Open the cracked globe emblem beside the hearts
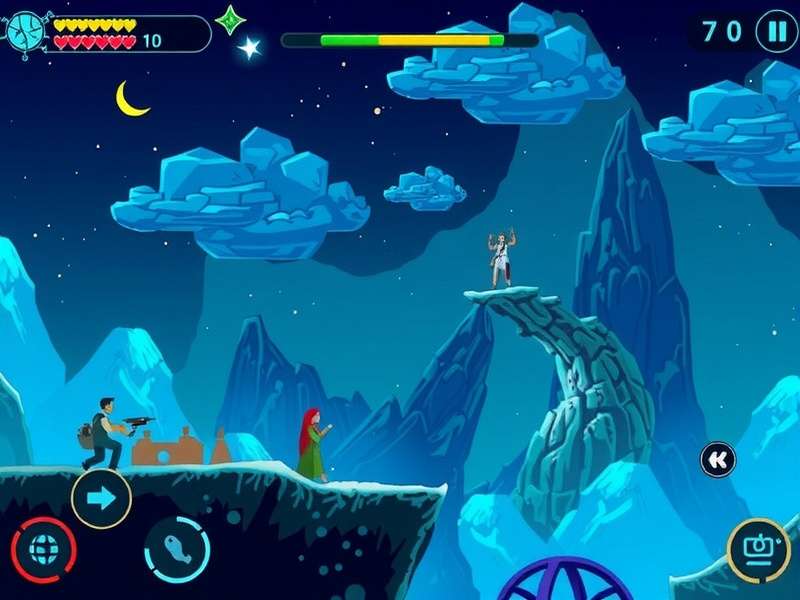Screen dimensions: 800x600 pos(28,32)
